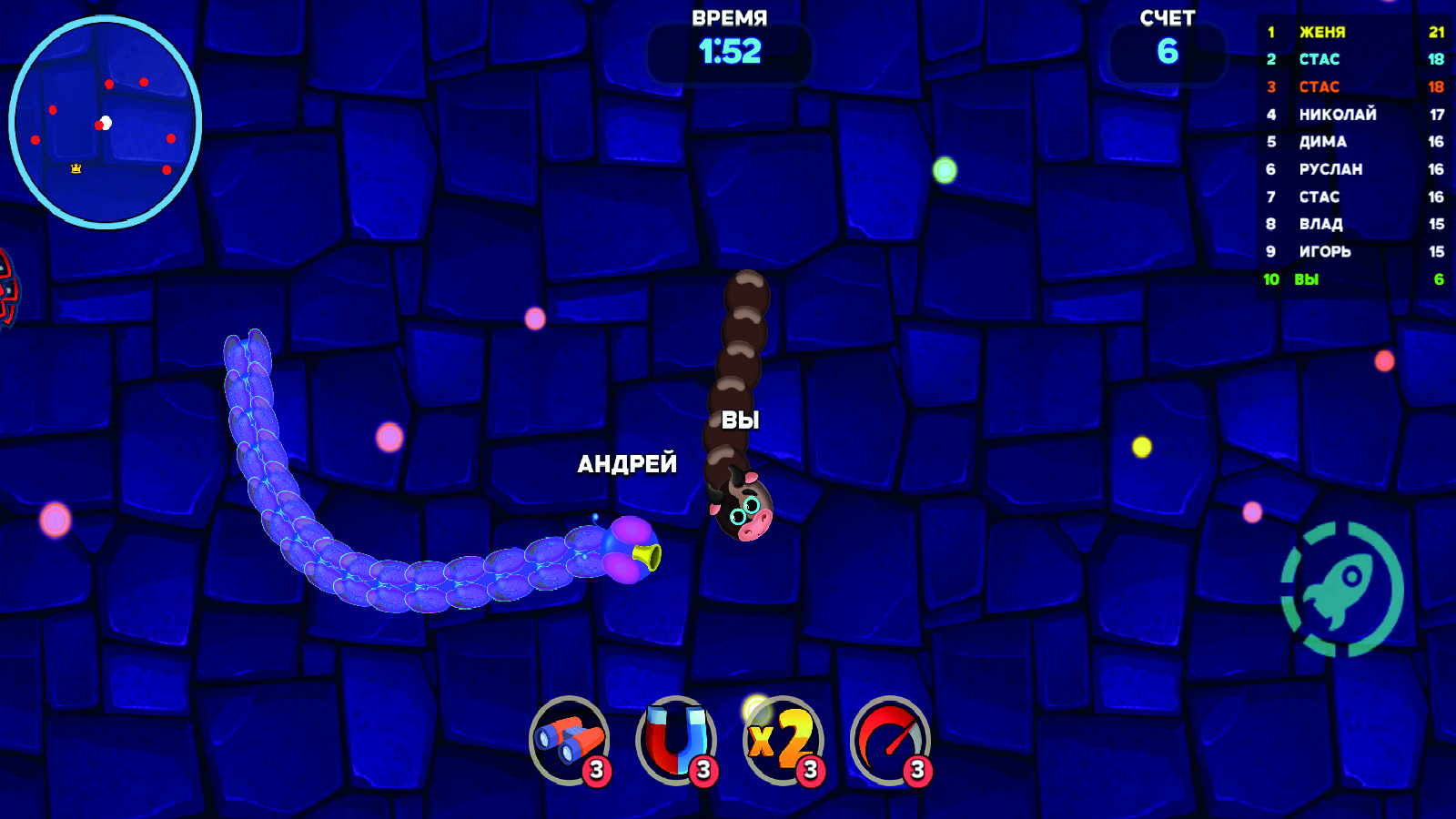This screenshot has width=1456, height=819.
Task: Activate the binoculars power-up
Action: (569, 739)
